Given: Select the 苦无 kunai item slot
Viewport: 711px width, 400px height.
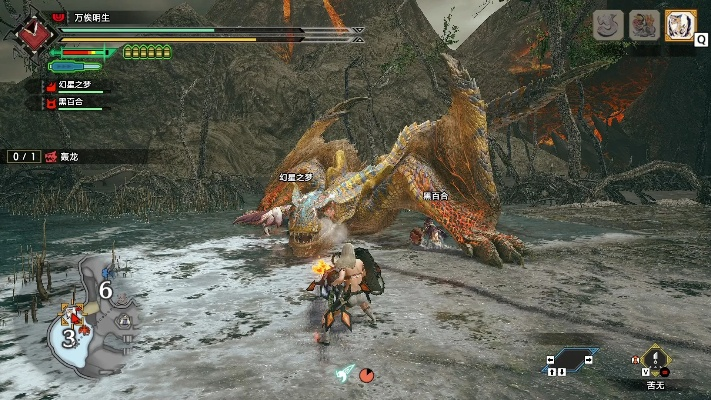Looking at the screenshot, I should pos(655,362).
